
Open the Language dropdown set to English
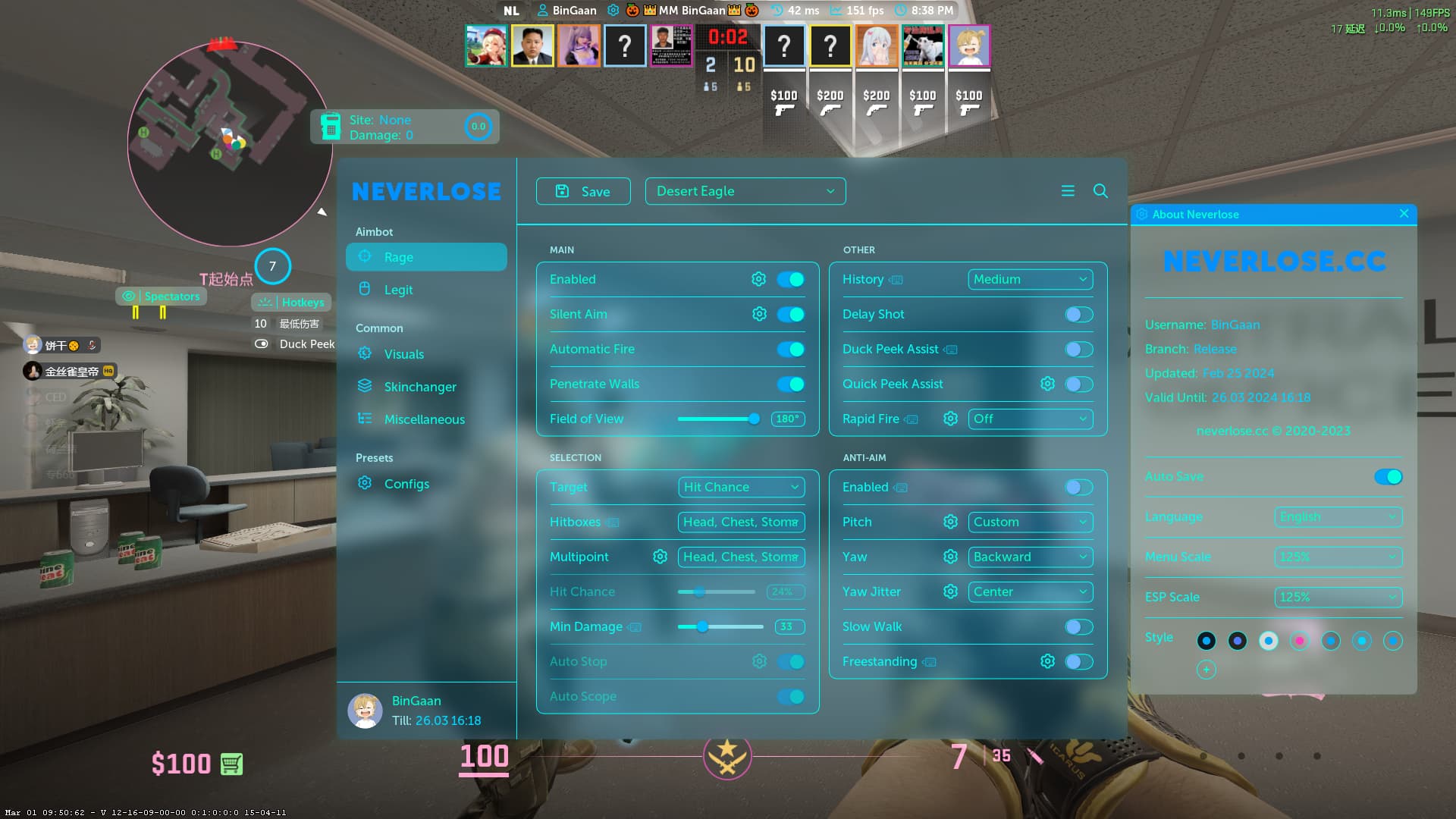(x=1338, y=516)
